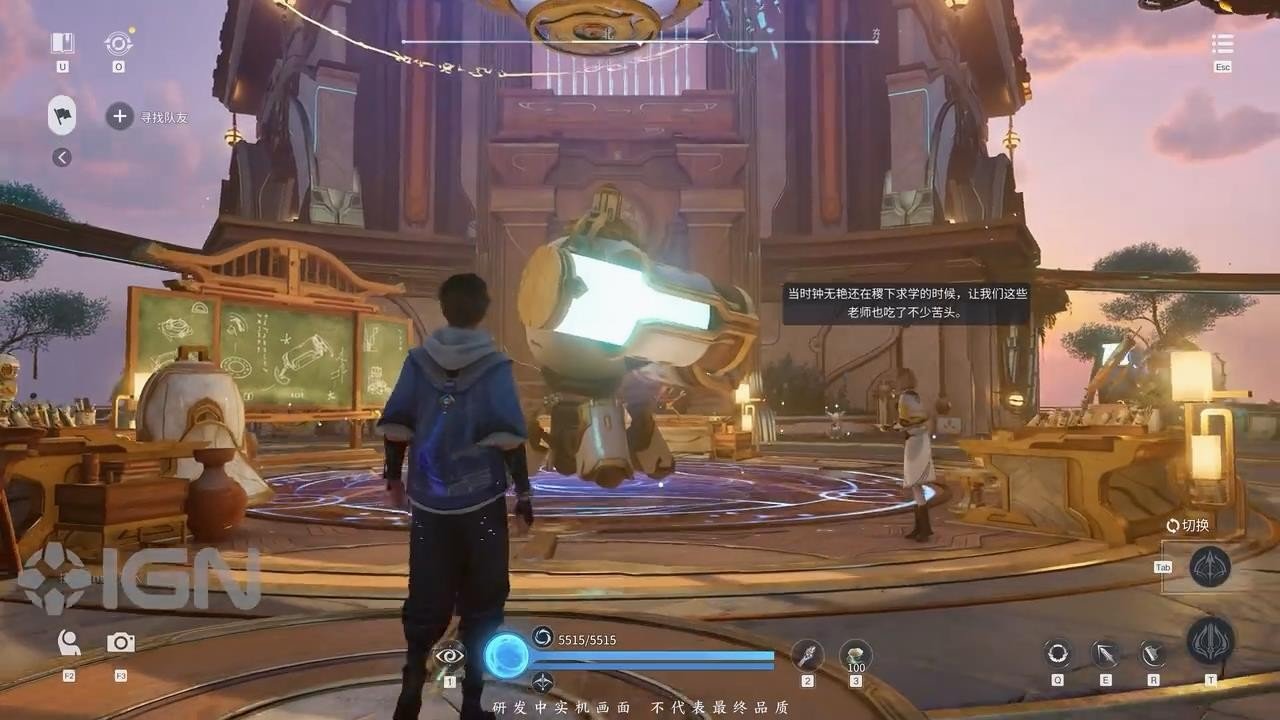Select the character energy orb icon
This screenshot has width=1280, height=720.
pyautogui.click(x=506, y=656)
